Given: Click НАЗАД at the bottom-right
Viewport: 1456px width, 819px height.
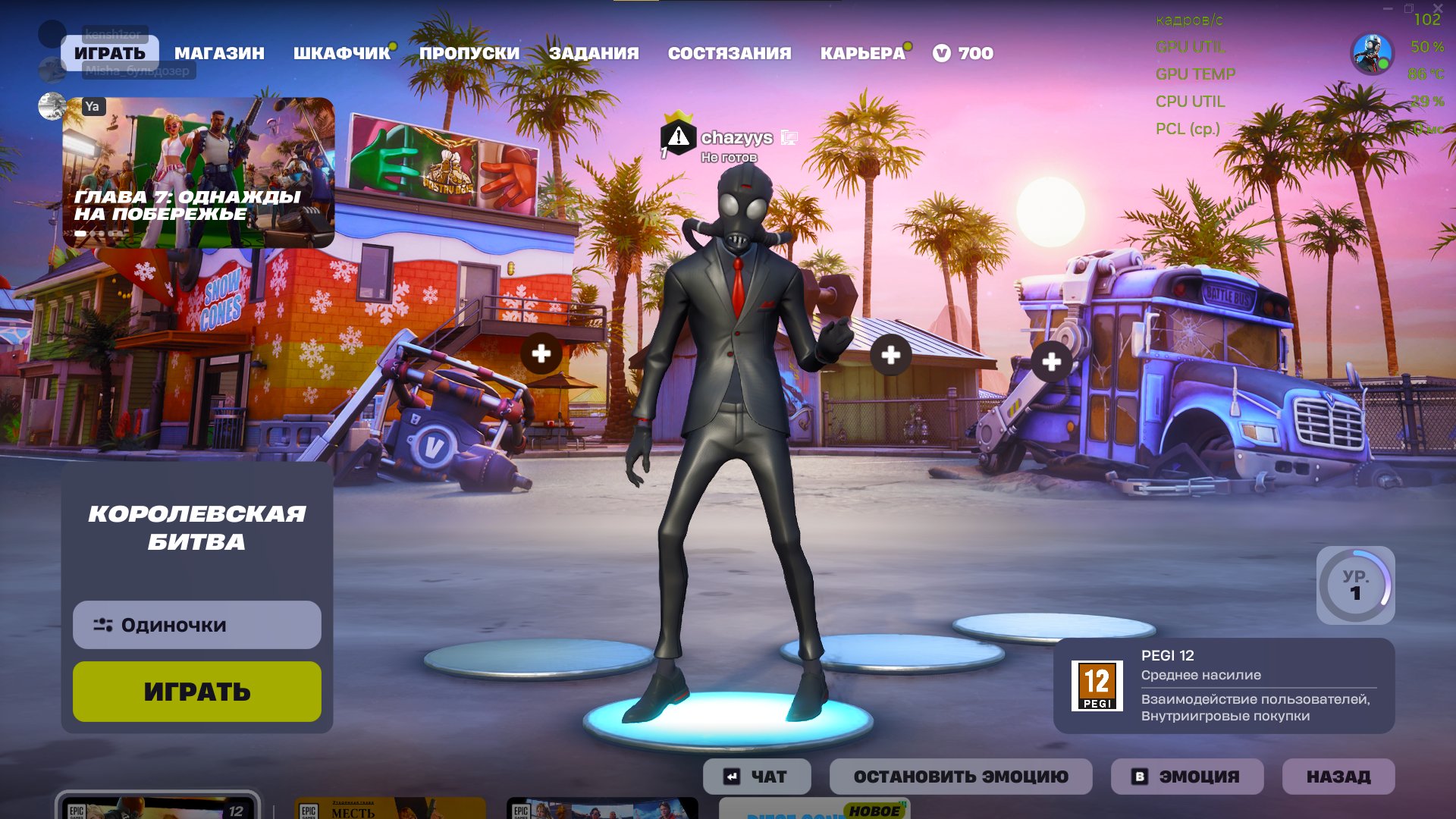Looking at the screenshot, I should tap(1338, 775).
